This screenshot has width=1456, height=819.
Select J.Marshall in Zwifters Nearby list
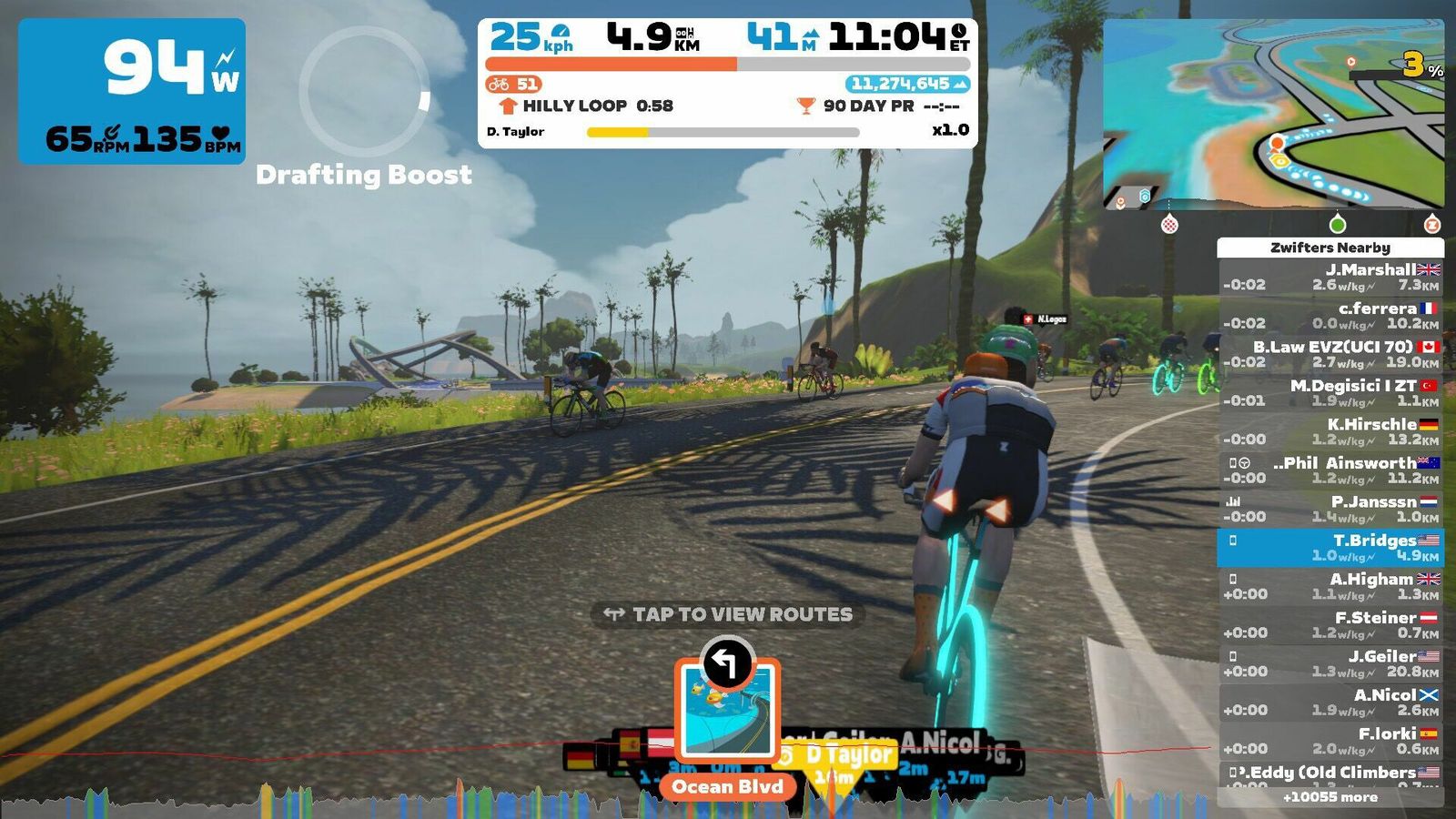1330,277
